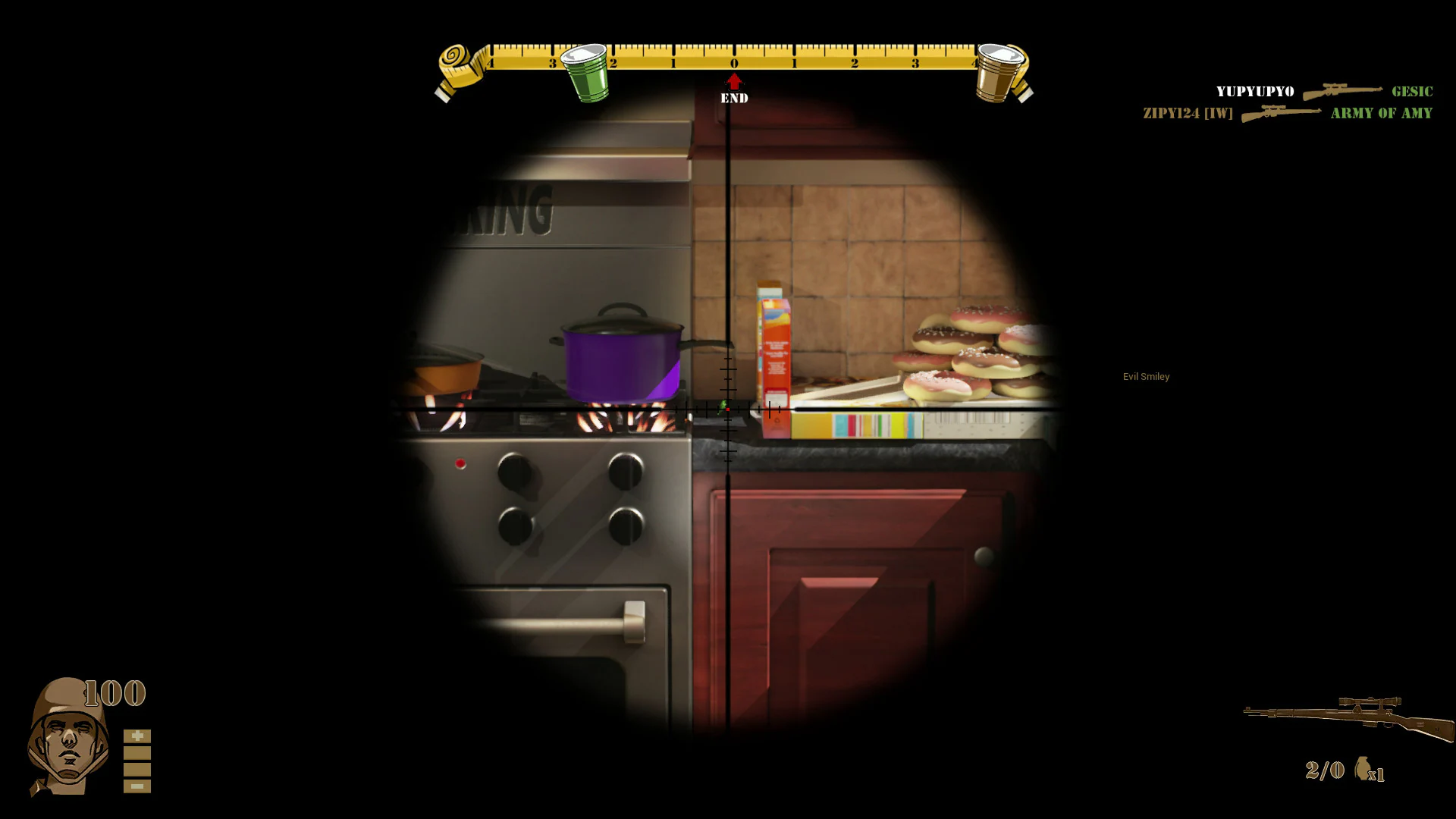Viewport: 1456px width, 819px height.
Task: Click the red END arrow marker
Action: 733,82
